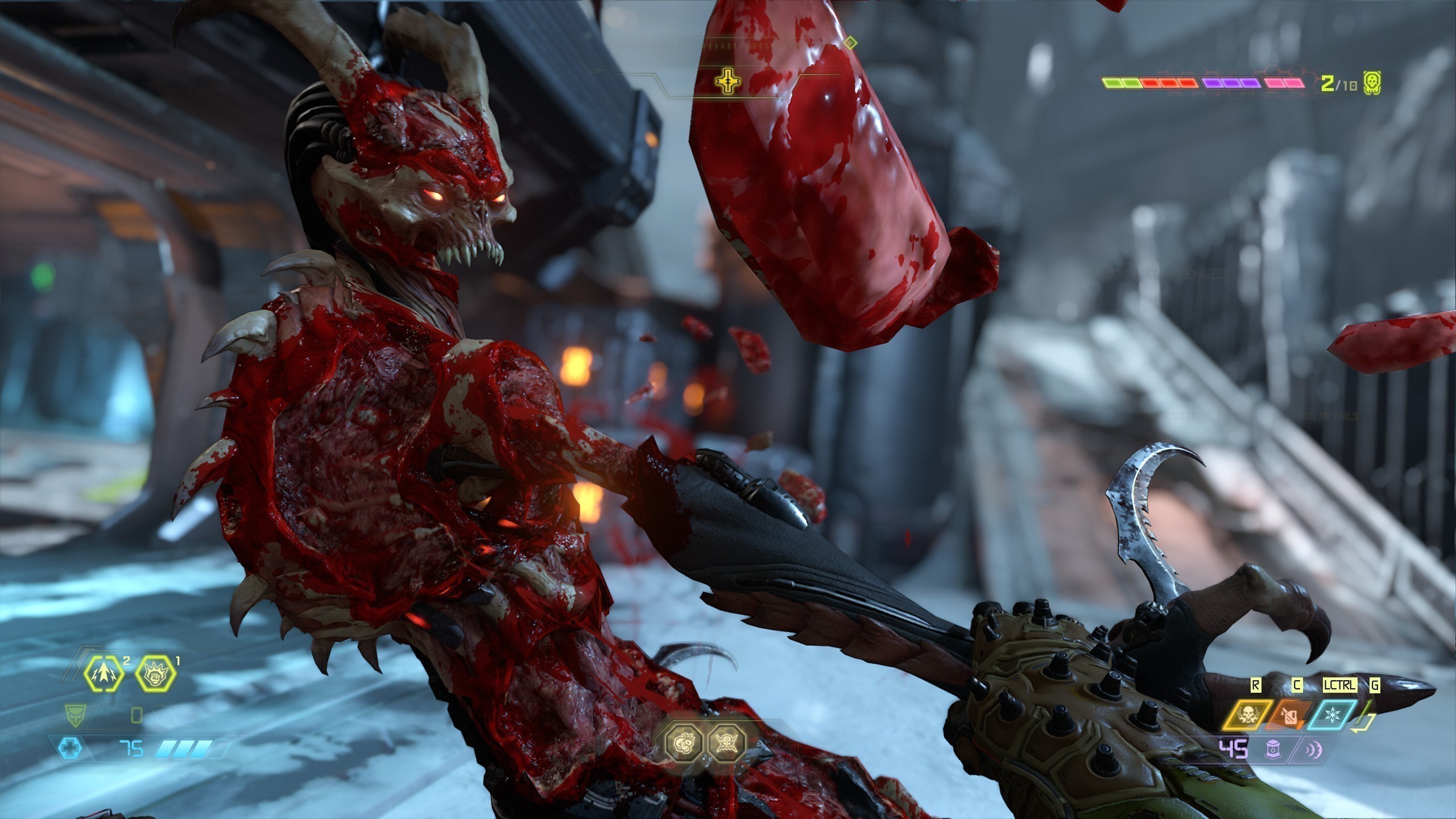Click the blue health cross icon
Viewport: 1456px width, 819px height.
coord(69,749)
